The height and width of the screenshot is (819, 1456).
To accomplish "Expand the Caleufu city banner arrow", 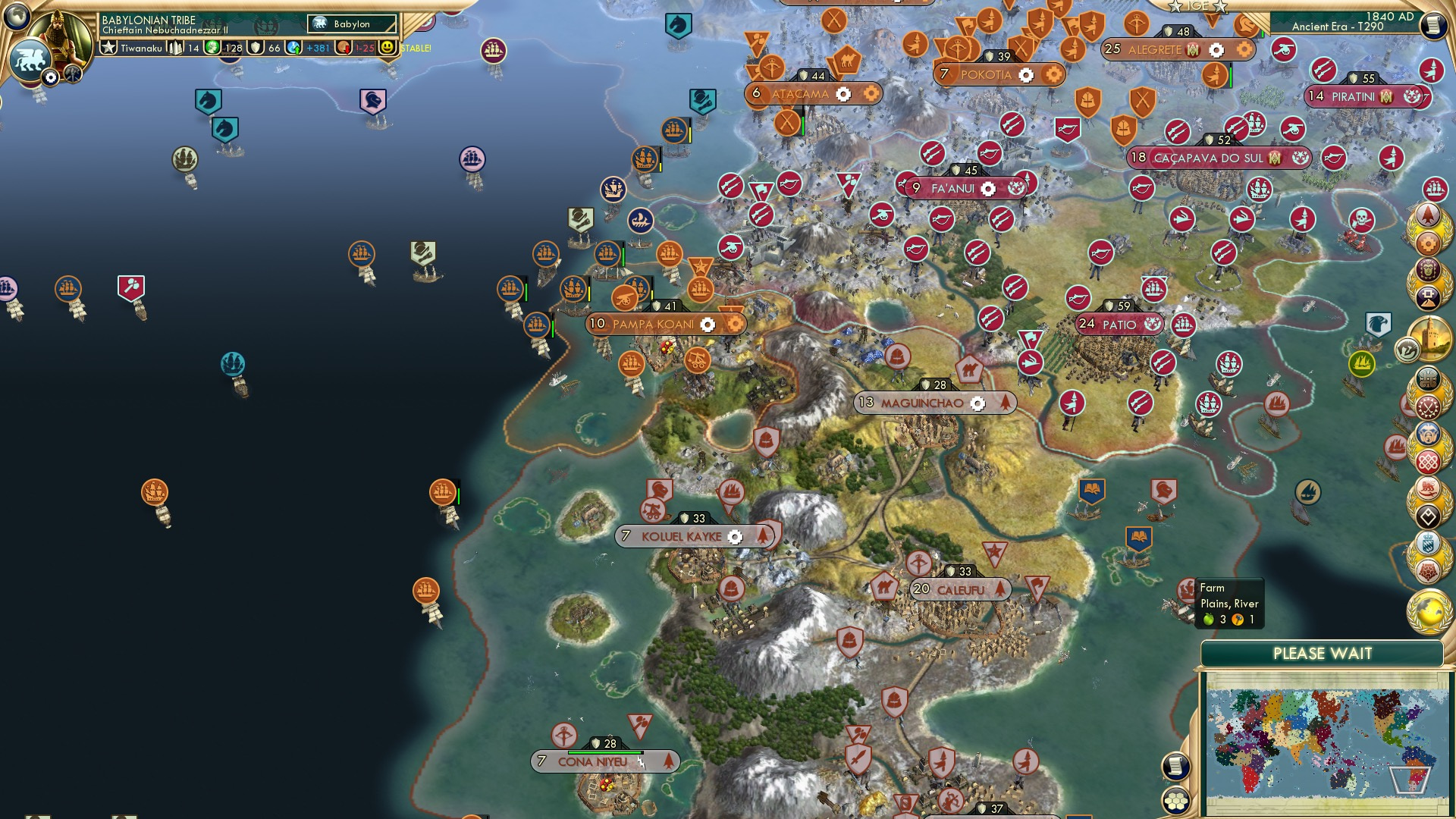I will pos(1000,587).
